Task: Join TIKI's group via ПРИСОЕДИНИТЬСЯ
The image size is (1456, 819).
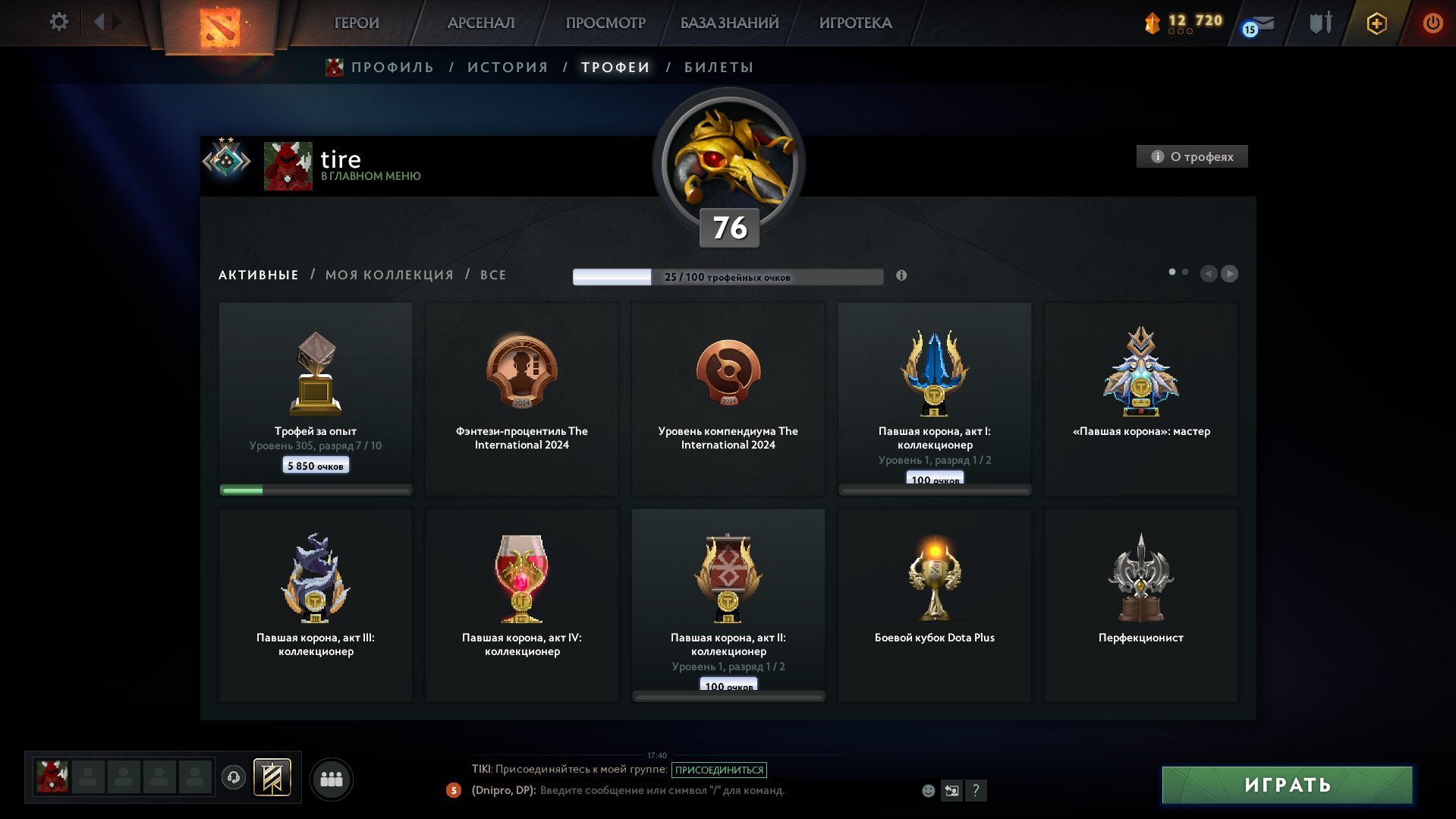Action: coord(719,770)
